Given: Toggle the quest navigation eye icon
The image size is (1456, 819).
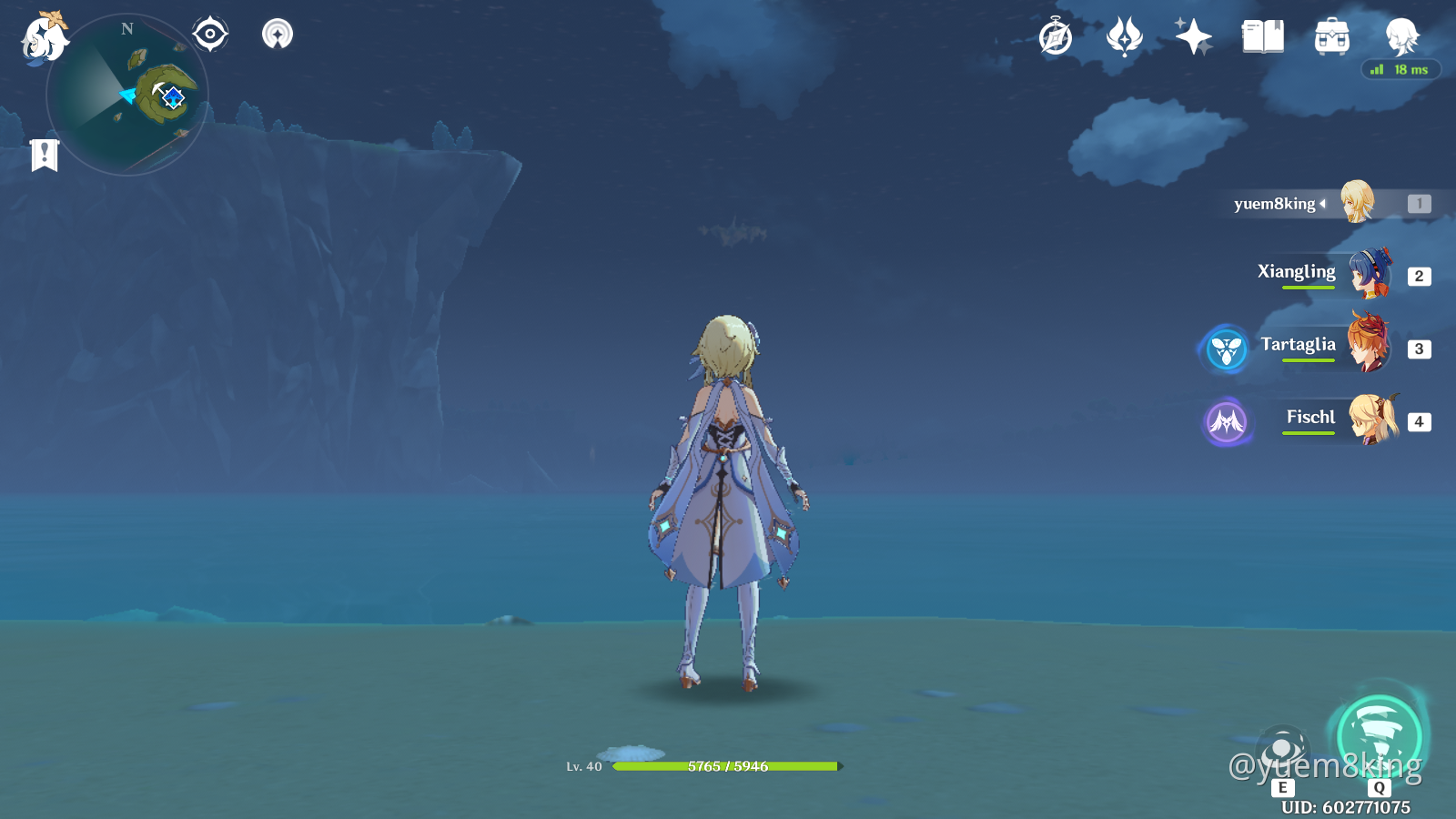Looking at the screenshot, I should pyautogui.click(x=209, y=33).
